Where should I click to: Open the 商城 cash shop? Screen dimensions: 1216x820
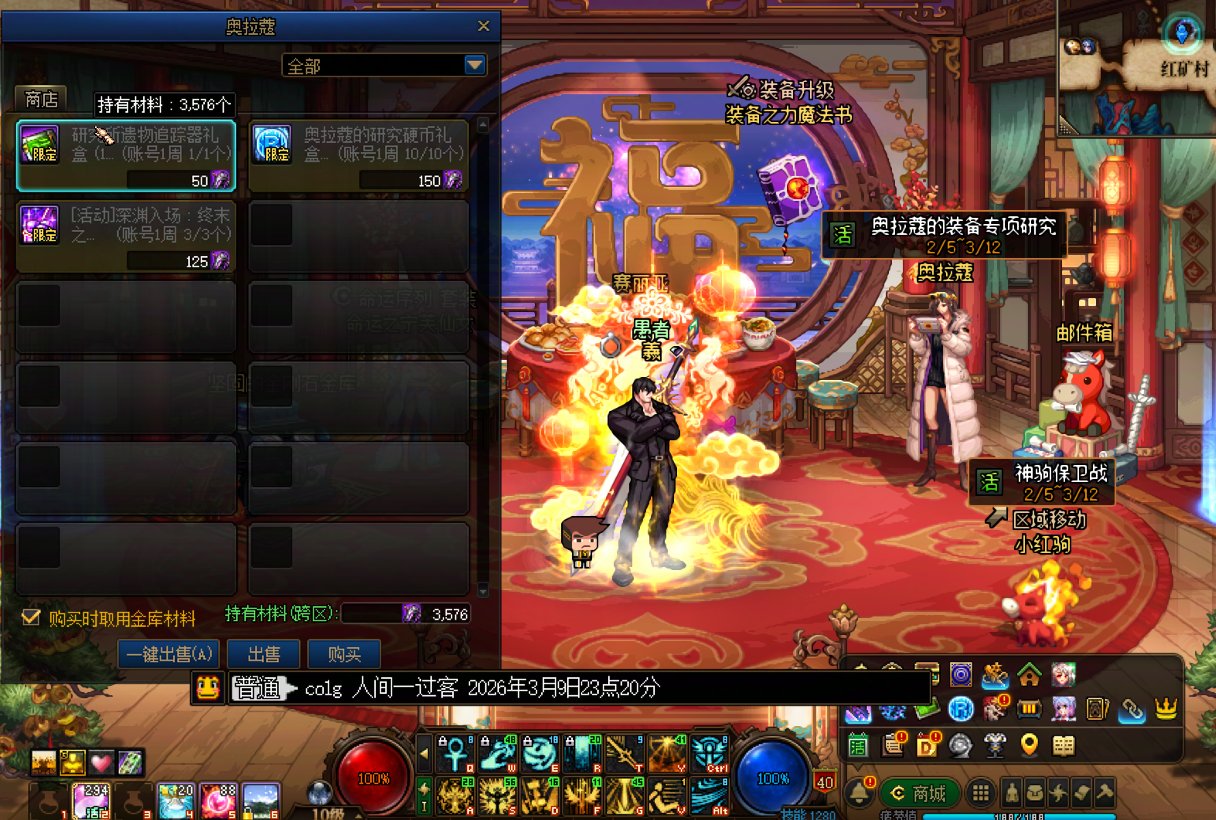(919, 793)
